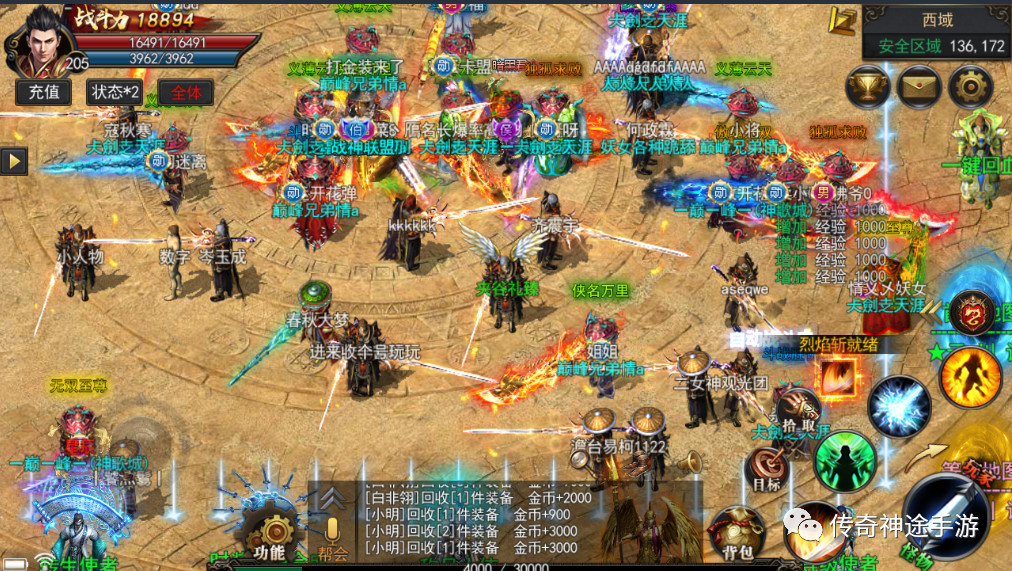Expand the left side arrow panel

click(14, 161)
